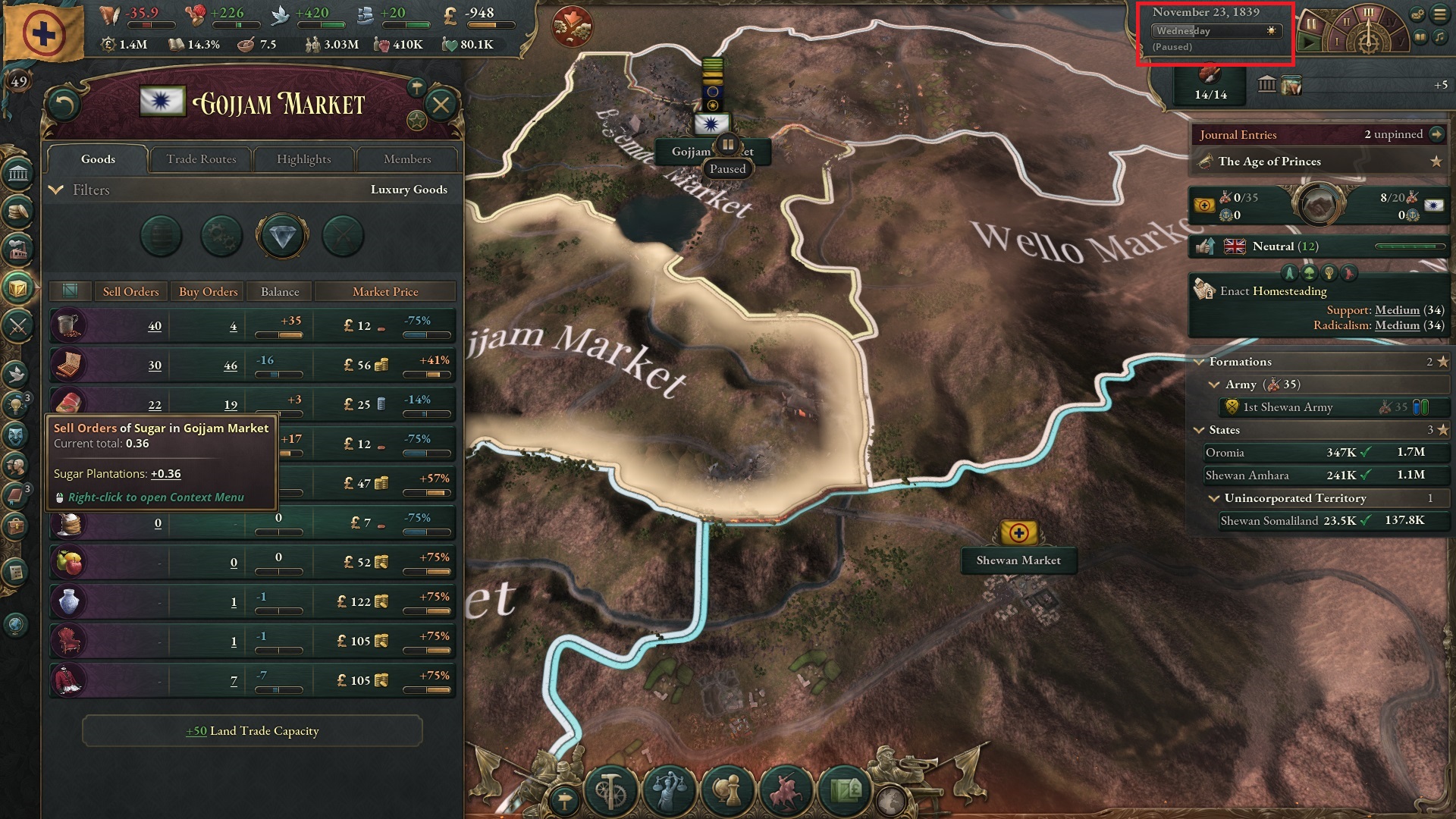The width and height of the screenshot is (1456, 819).
Task: Pin The Age of Princes journal star
Action: pos(1438,161)
